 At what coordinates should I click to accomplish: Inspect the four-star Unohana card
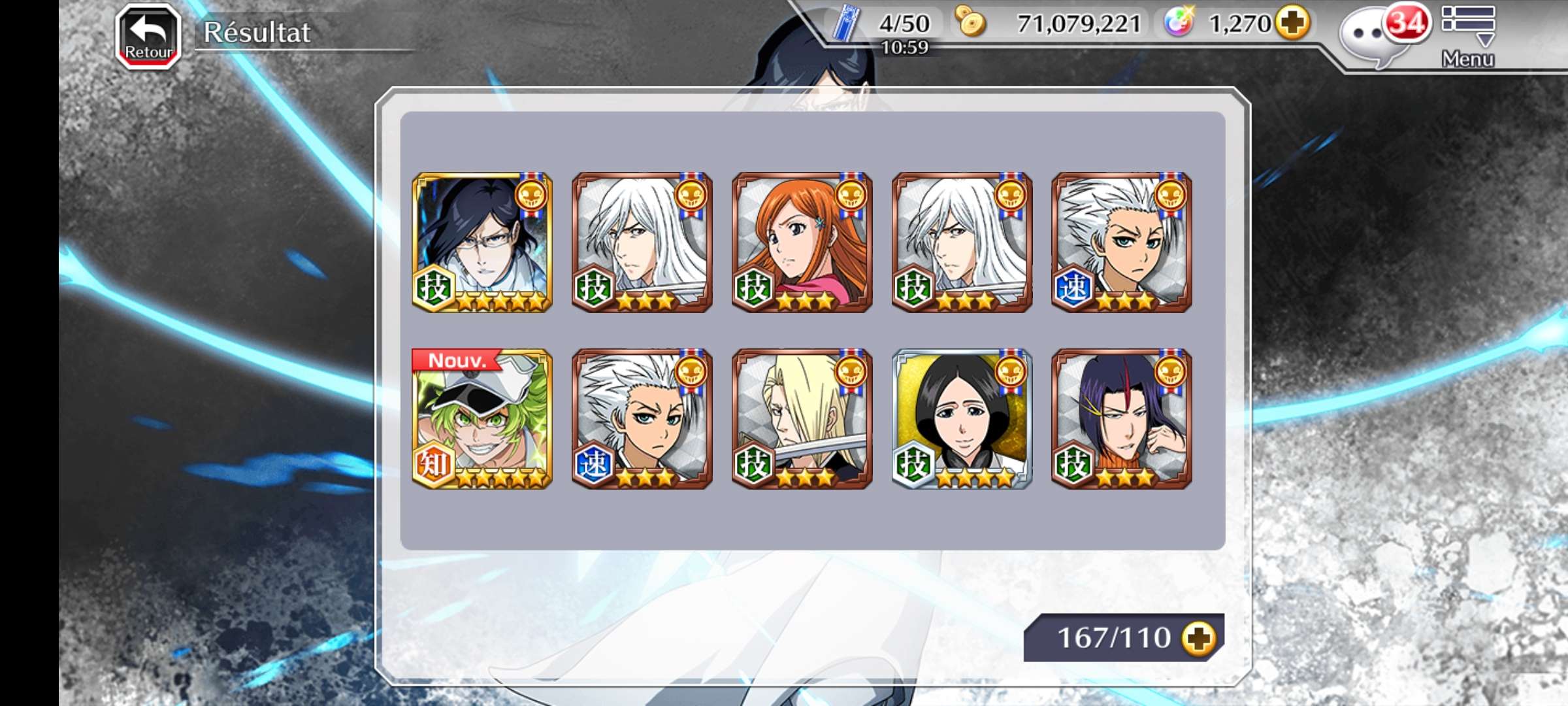(962, 419)
